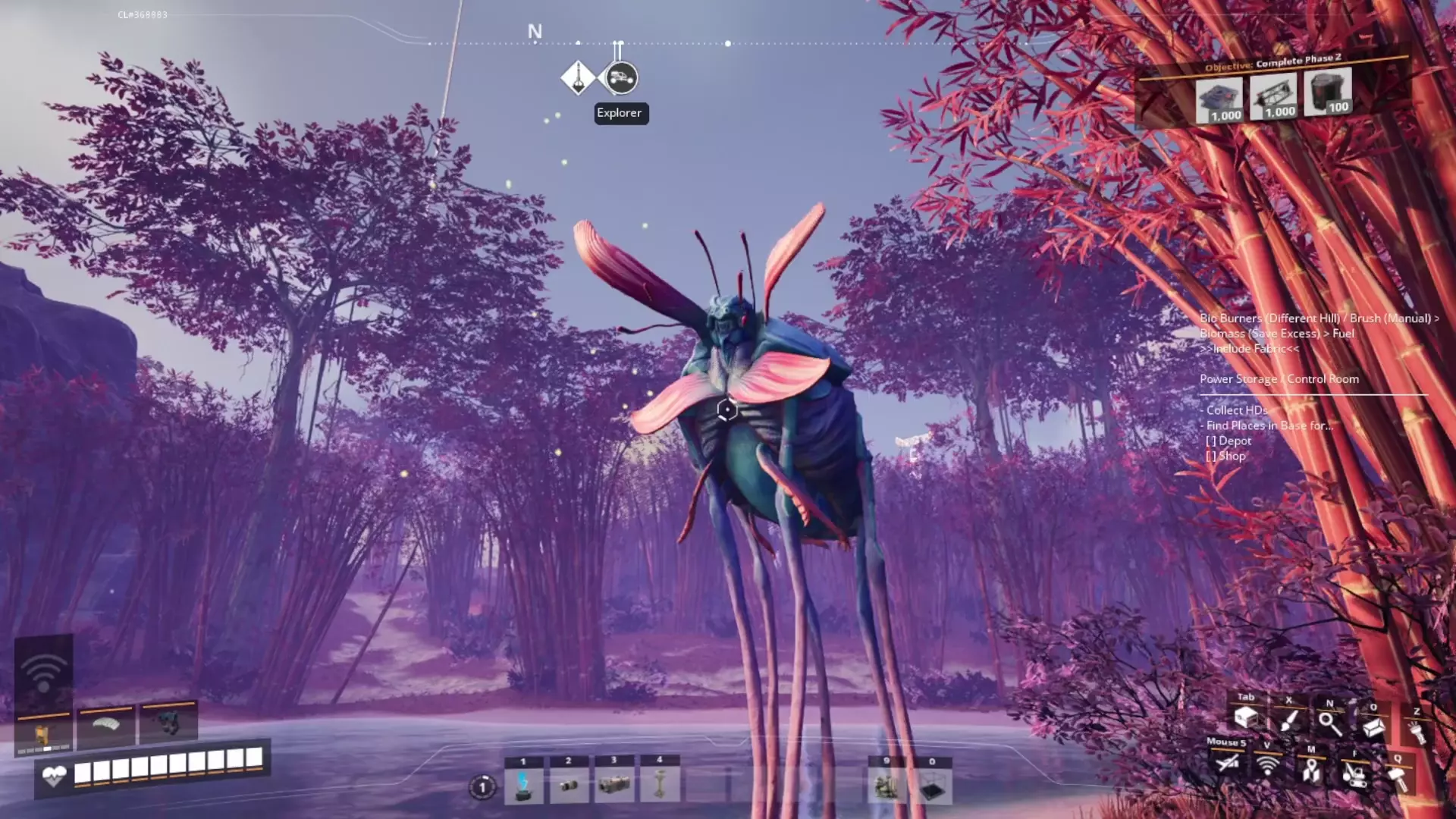This screenshot has height=819, width=1456.
Task: Click the drone scanner icon next to Mouse 5
Action: tap(1228, 764)
